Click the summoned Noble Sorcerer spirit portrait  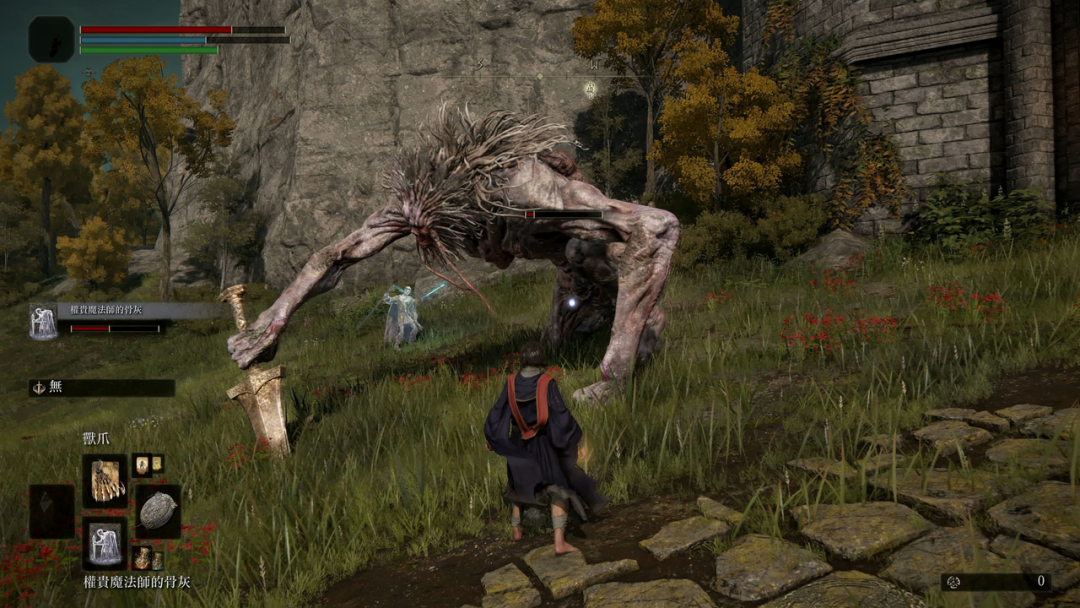43,322
